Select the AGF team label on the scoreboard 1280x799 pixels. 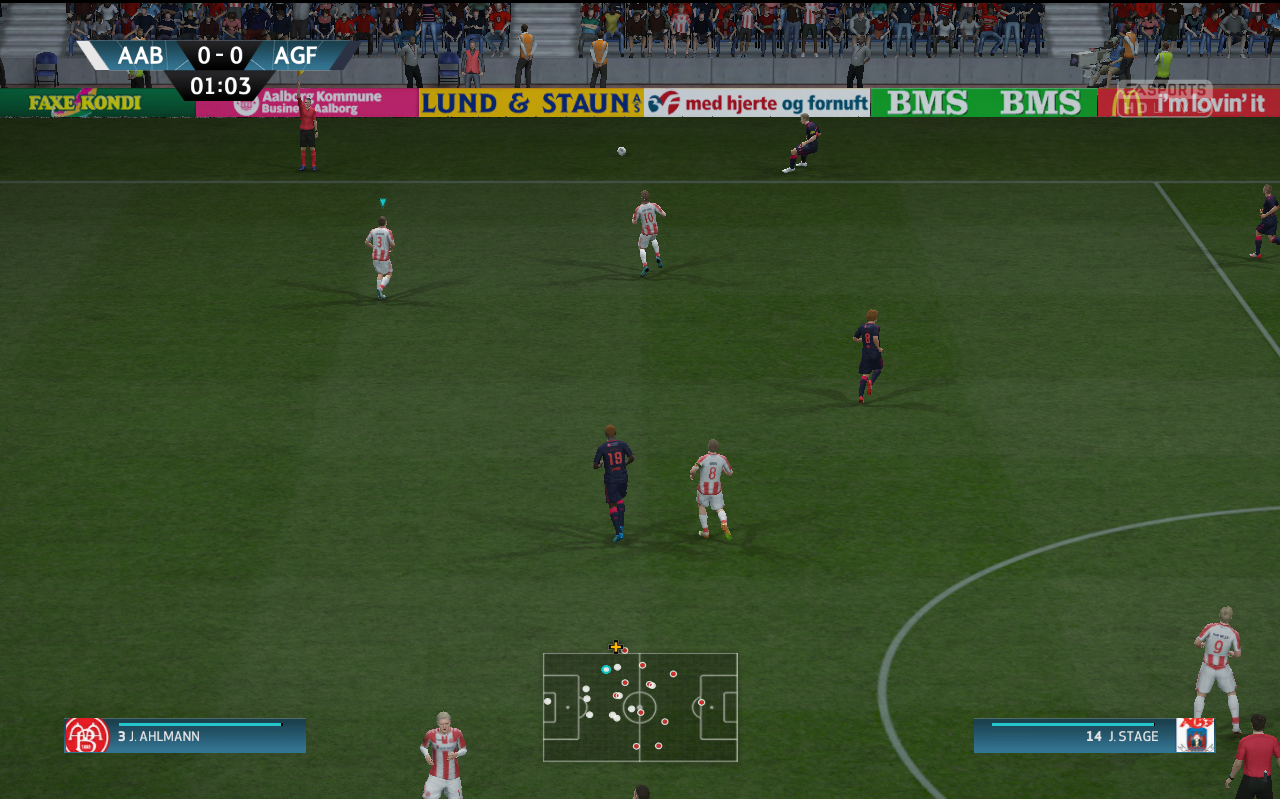point(295,56)
